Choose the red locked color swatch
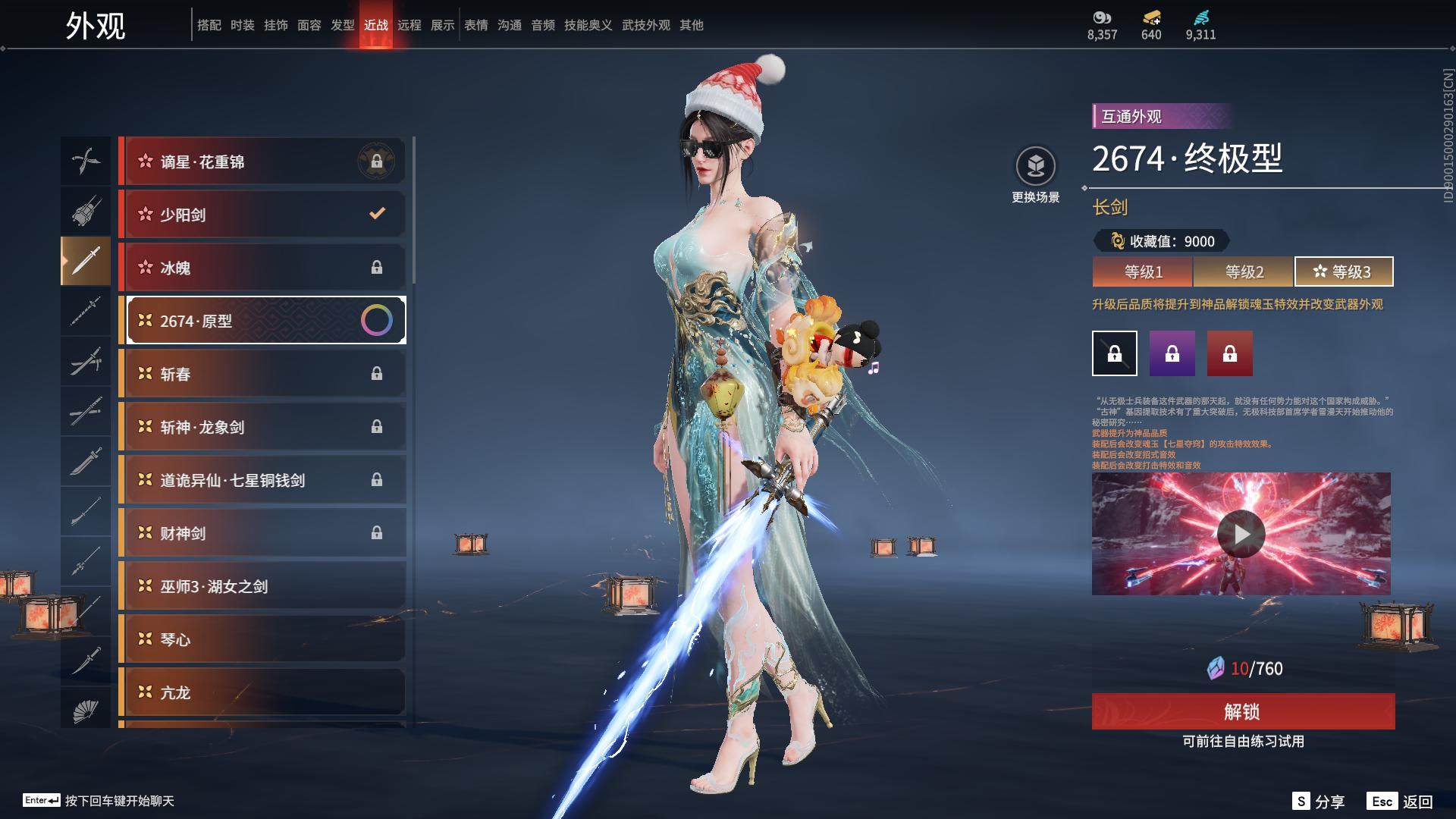The image size is (1456, 819). point(1229,353)
